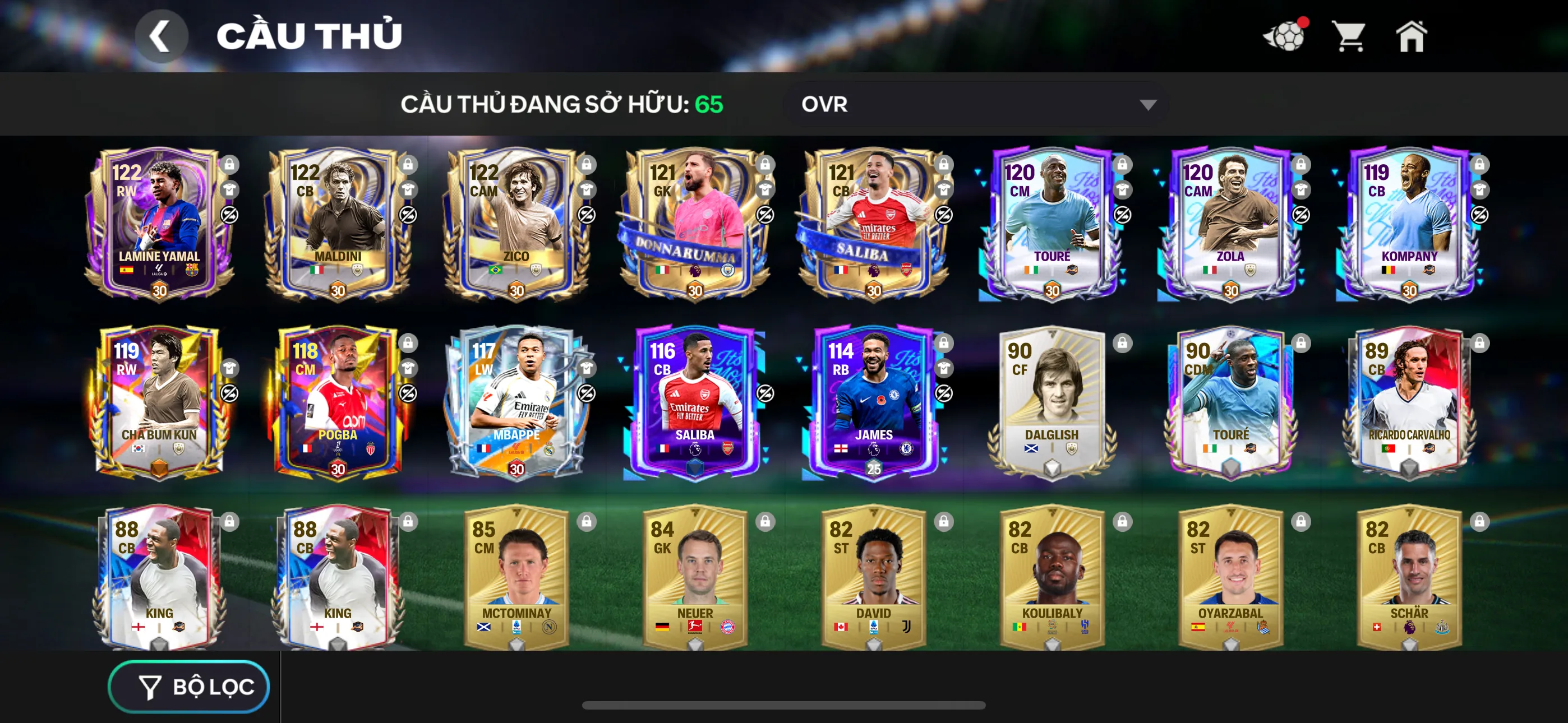Tap the home icon
This screenshot has width=1568, height=723.
(x=1412, y=36)
